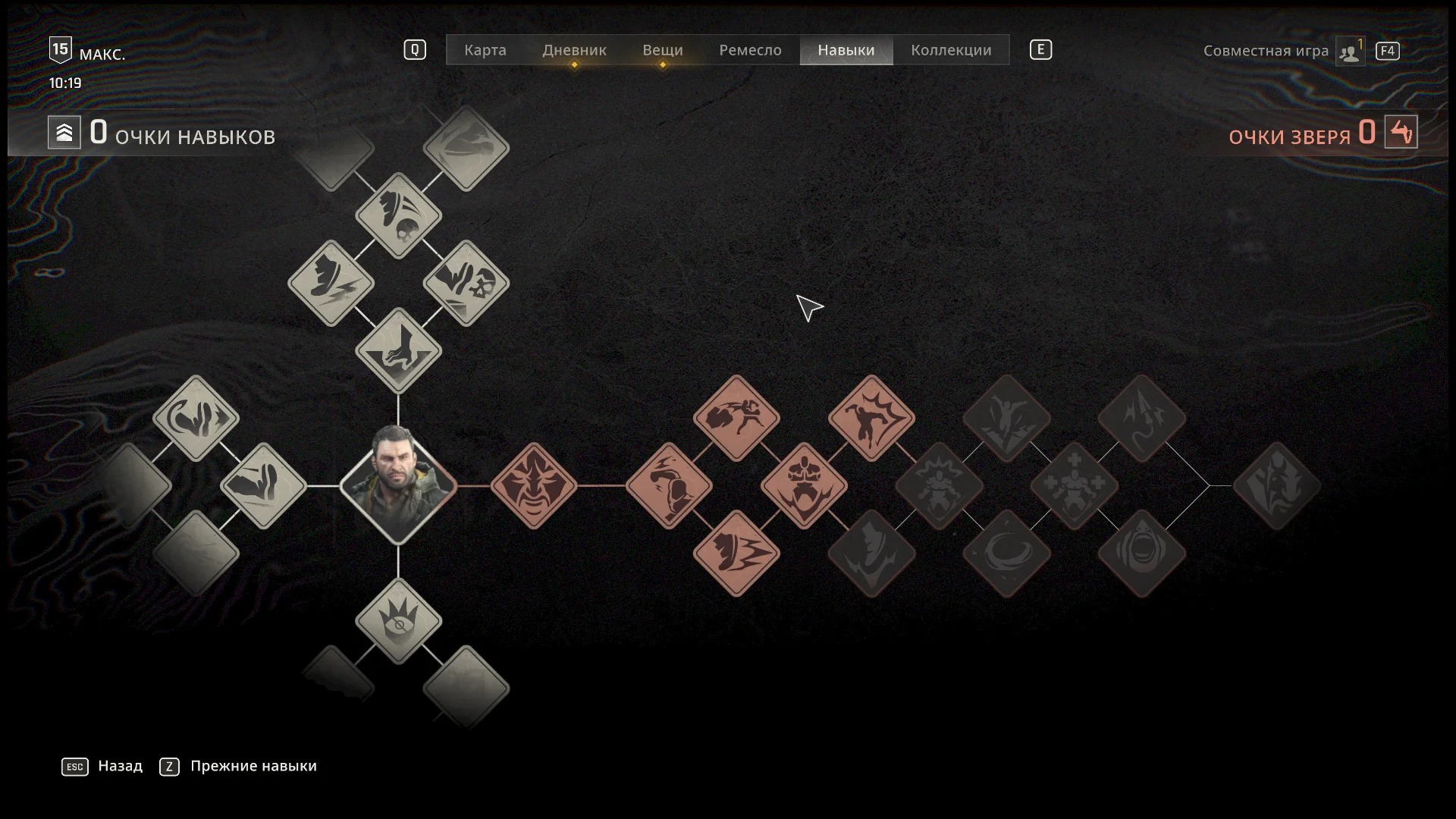Open the Совместная игра co-op icon
The height and width of the screenshot is (819, 1456).
point(1350,52)
